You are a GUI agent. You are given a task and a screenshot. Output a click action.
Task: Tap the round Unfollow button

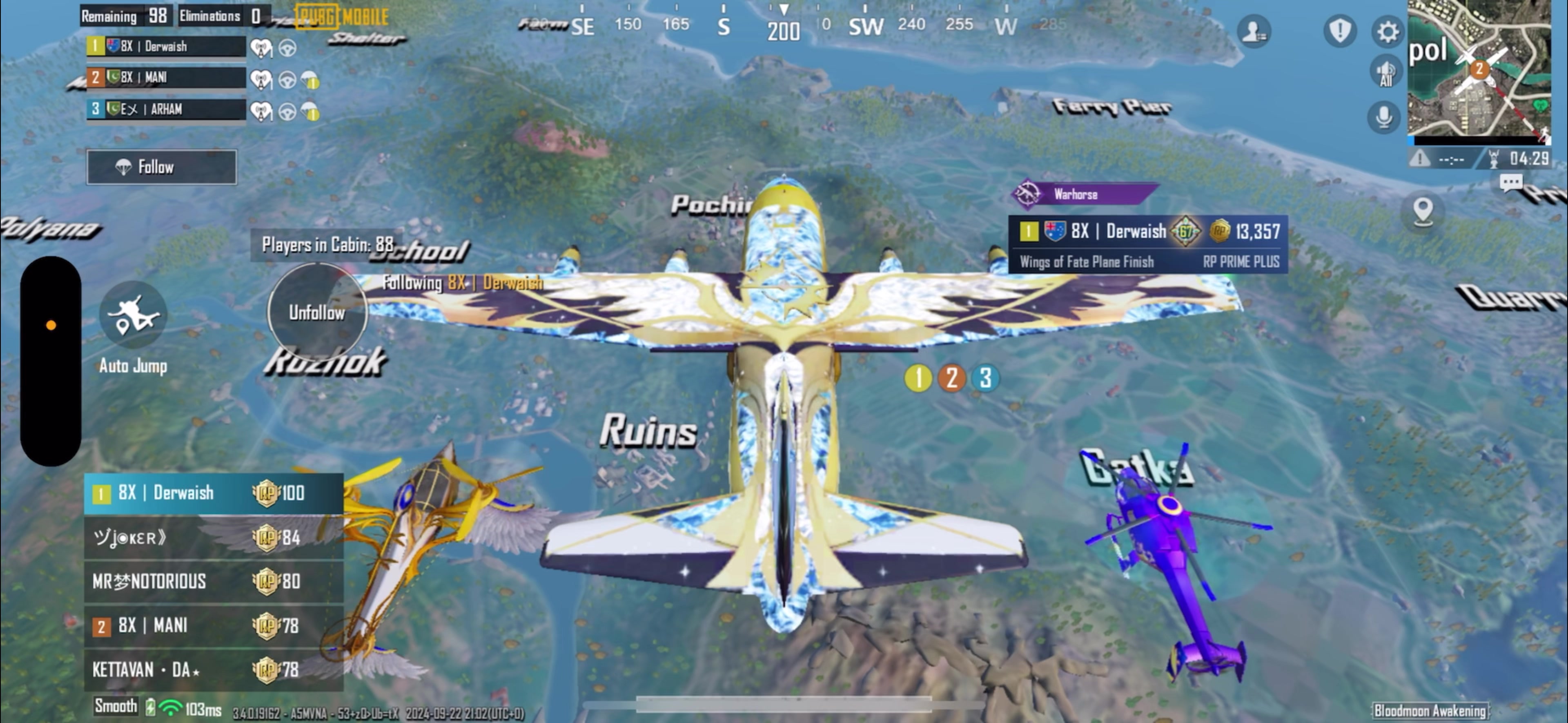(x=316, y=312)
